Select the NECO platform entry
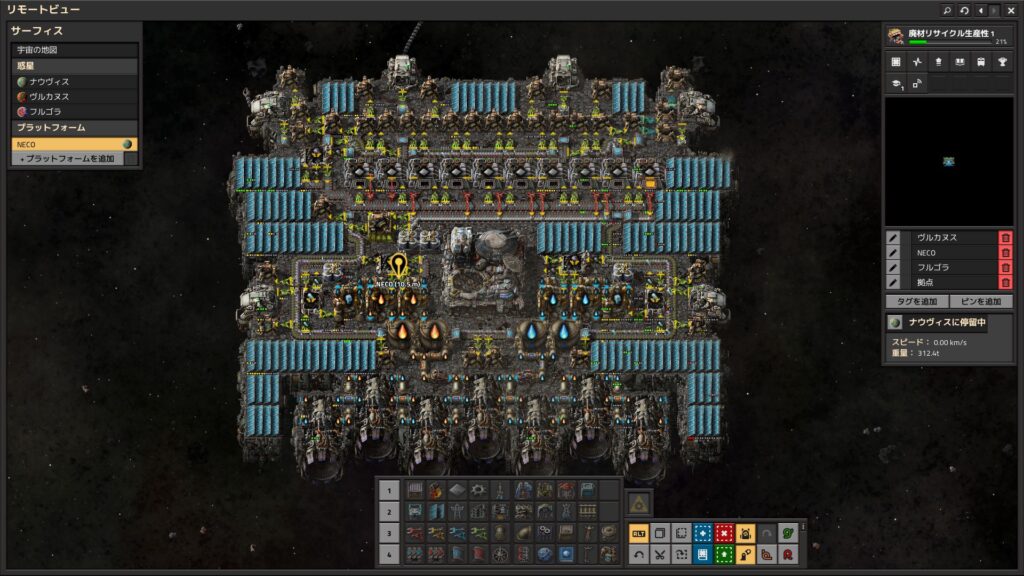This screenshot has width=1024, height=576. pyautogui.click(x=68, y=144)
